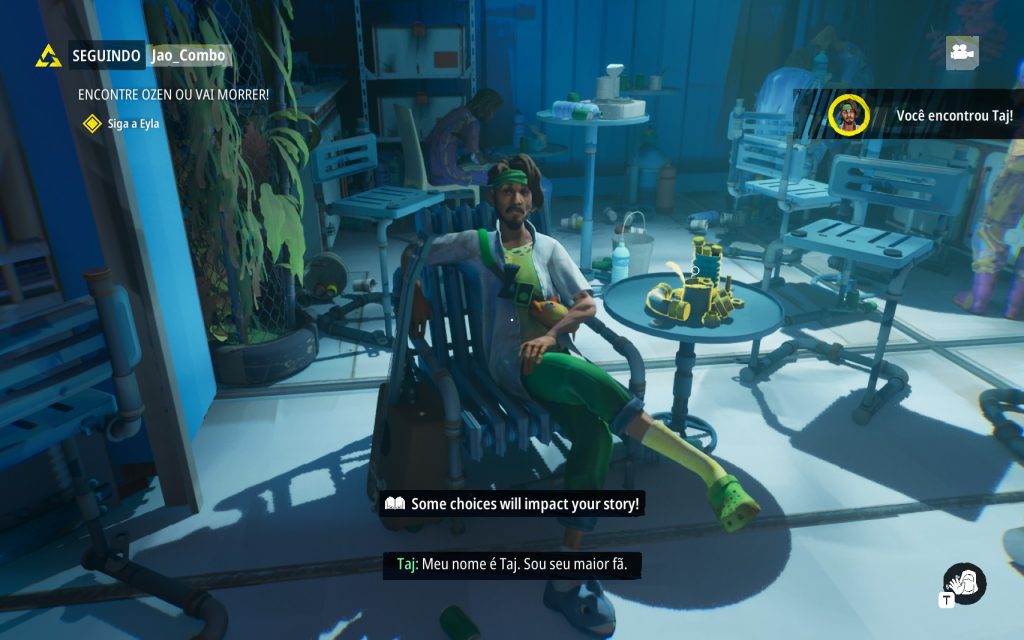Open the 'Siga a Eyla' objective tracker
Viewport: 1024px width, 640px height.
[x=122, y=123]
